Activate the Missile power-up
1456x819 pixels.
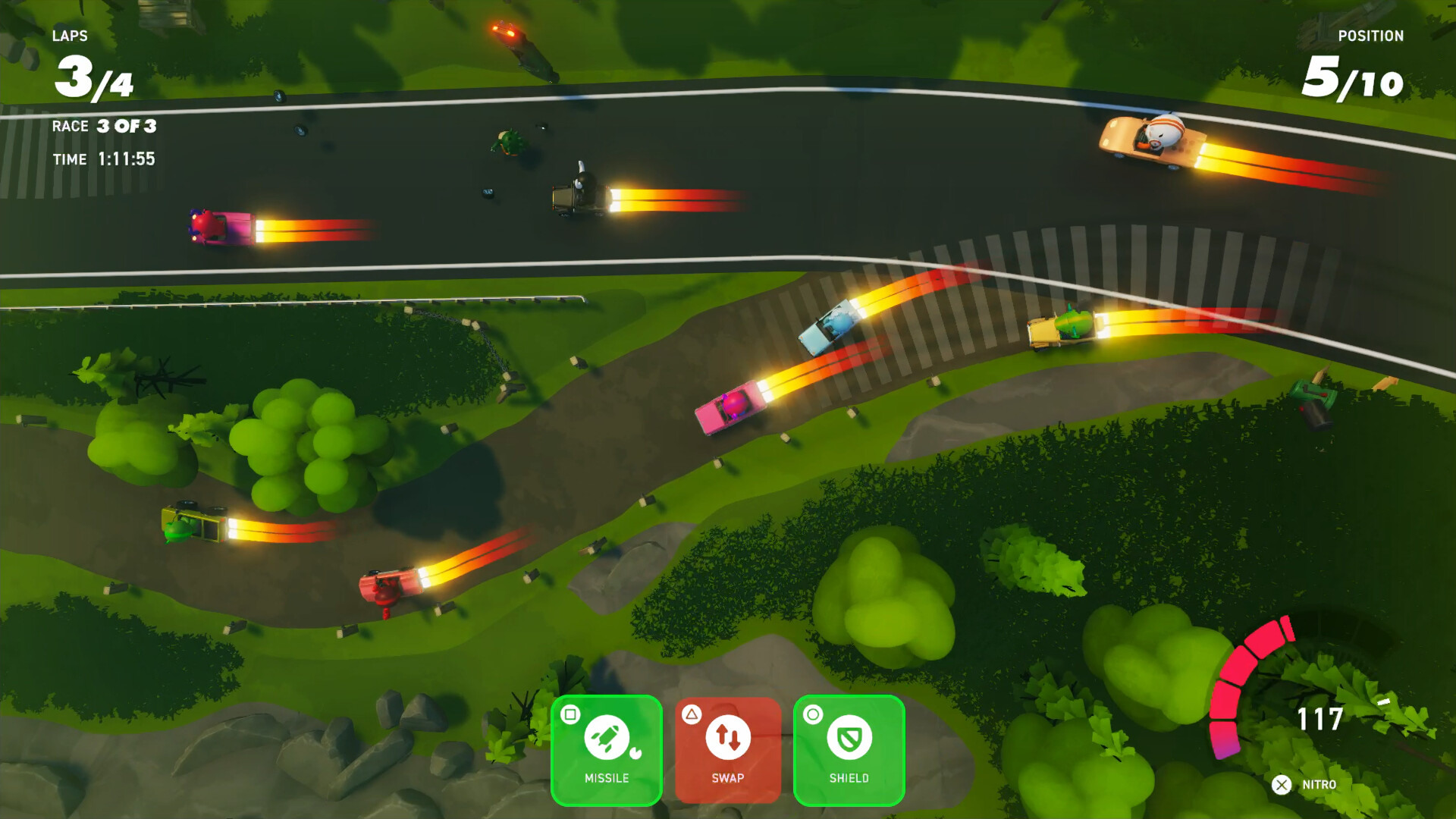[607, 749]
